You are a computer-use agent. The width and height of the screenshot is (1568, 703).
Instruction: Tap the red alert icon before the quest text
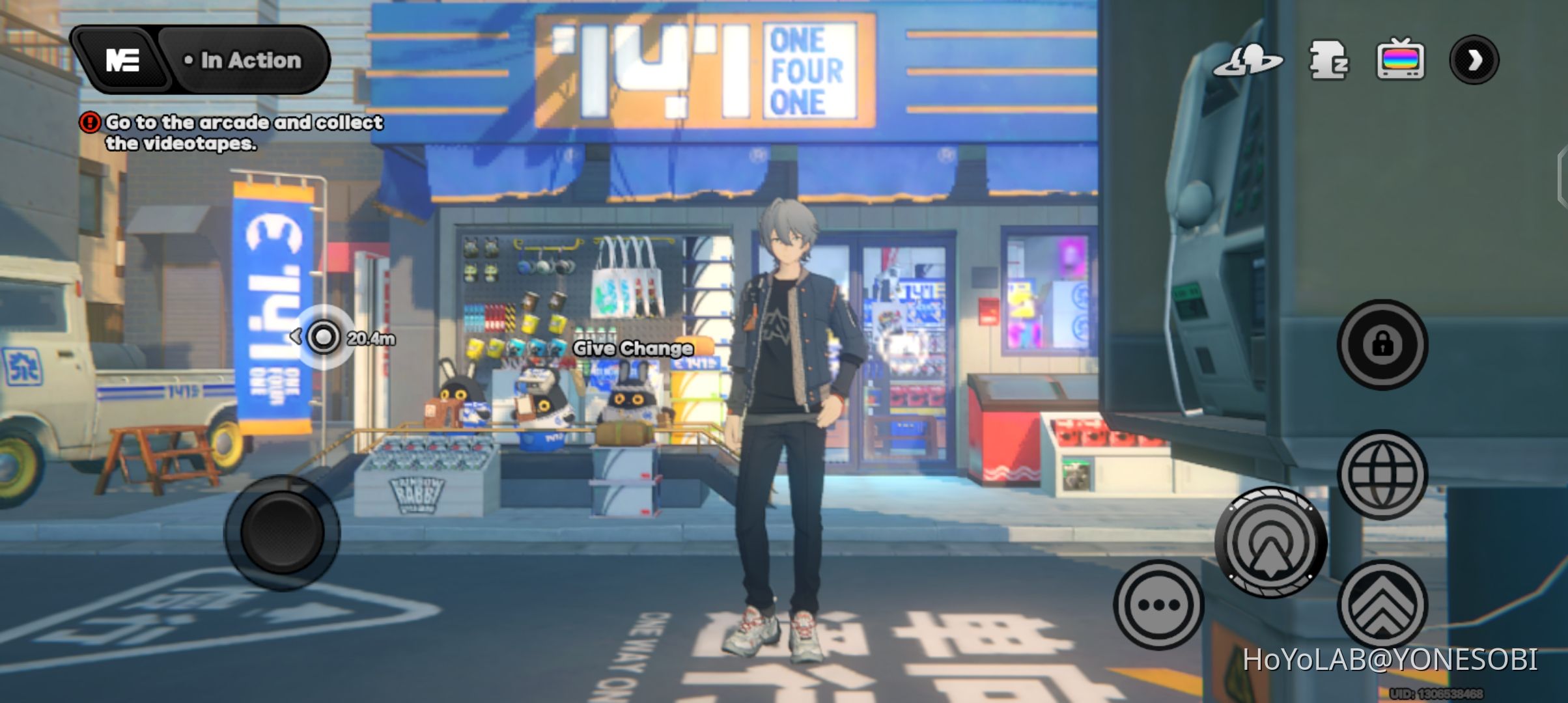(91, 122)
